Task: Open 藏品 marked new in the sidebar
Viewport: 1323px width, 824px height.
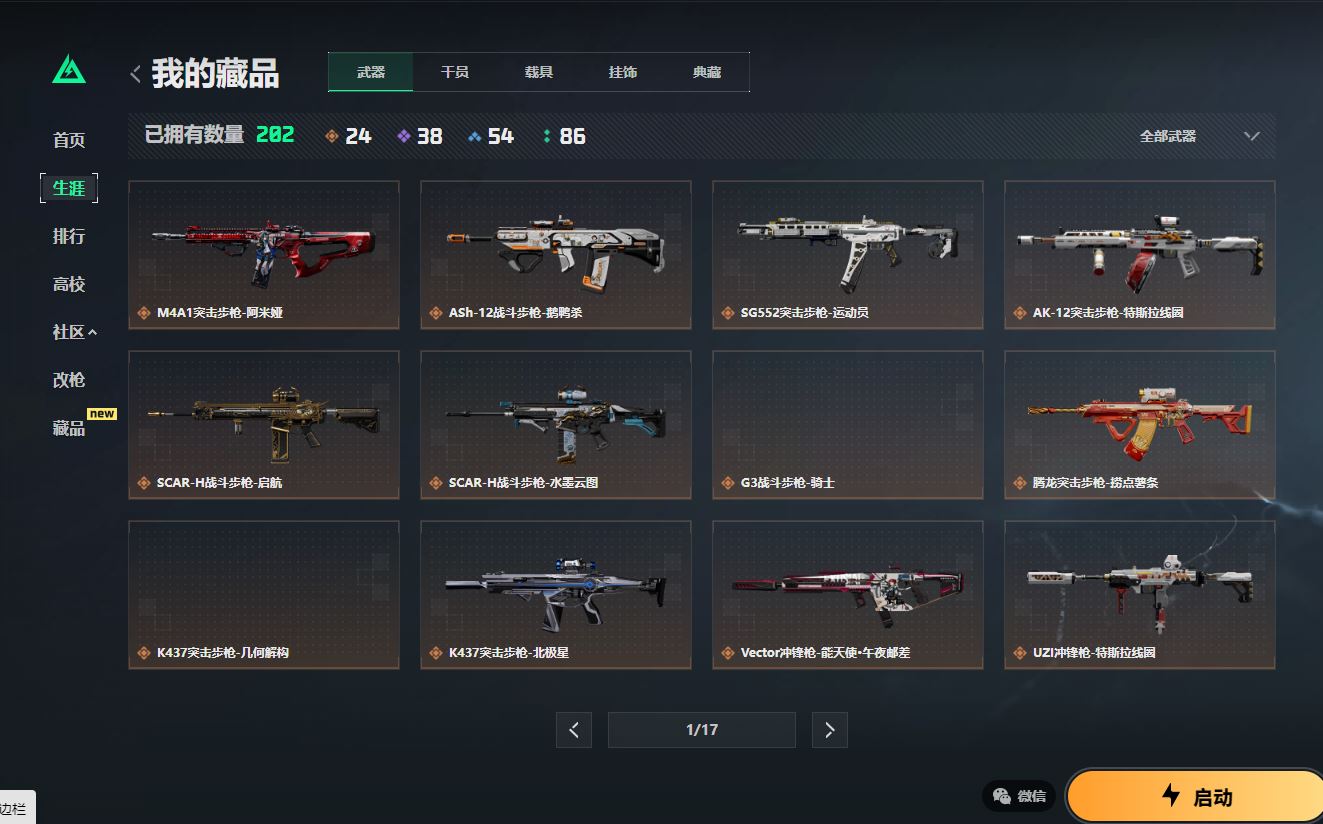Action: pyautogui.click(x=69, y=428)
